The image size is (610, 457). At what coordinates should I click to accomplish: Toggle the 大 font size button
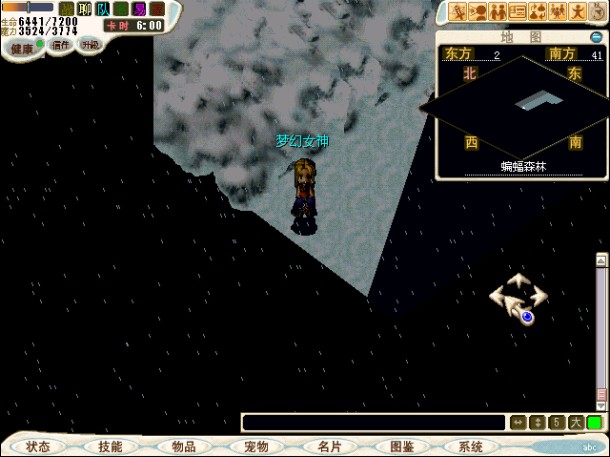pyautogui.click(x=576, y=423)
